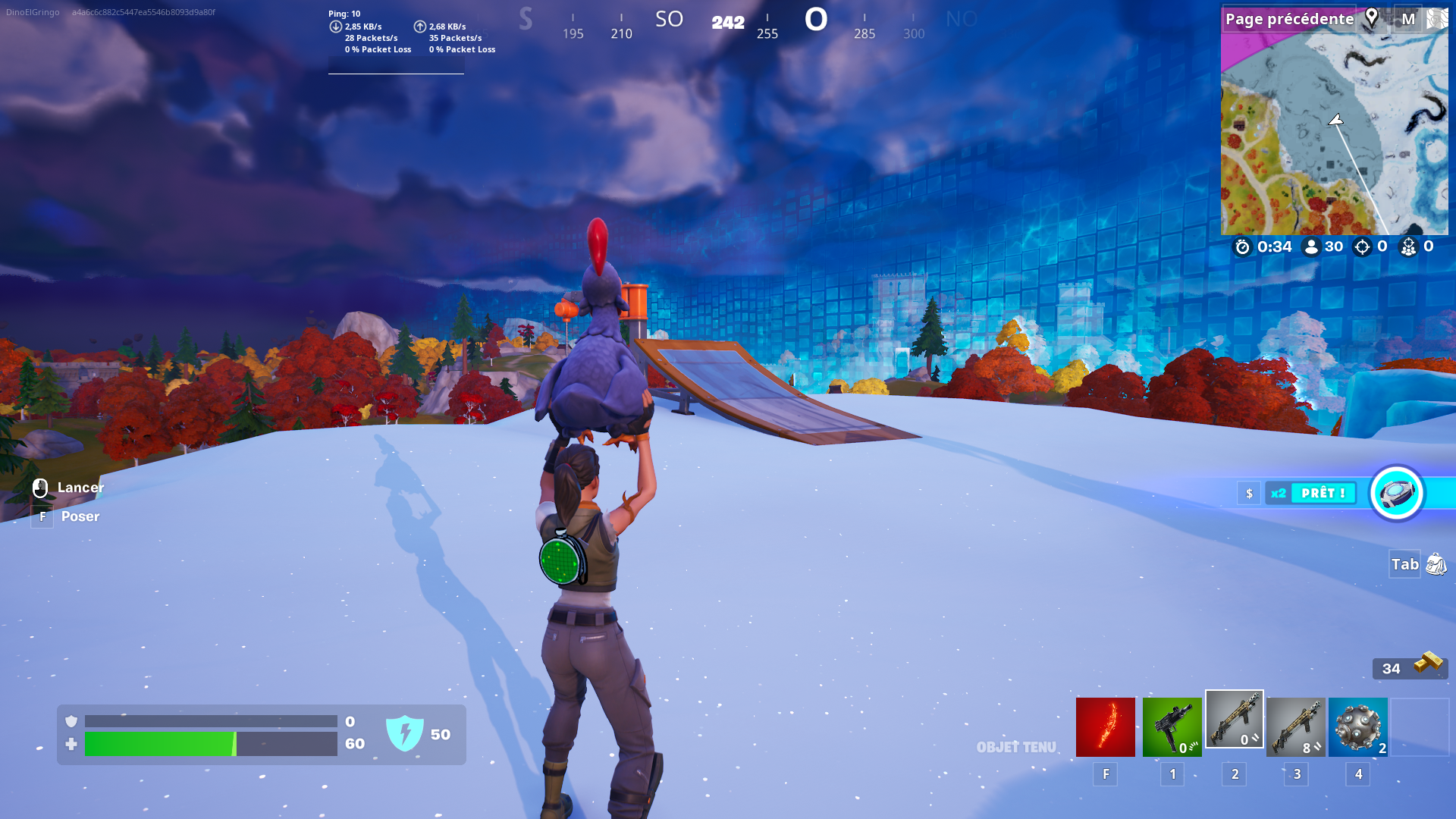Click the stopwatch timer icon under minimap

point(1243,246)
